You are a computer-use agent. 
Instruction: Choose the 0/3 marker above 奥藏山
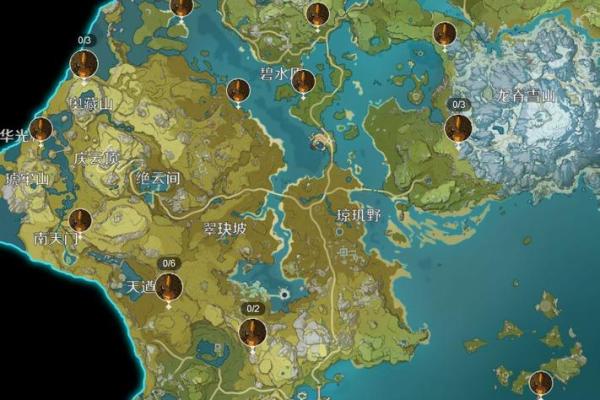click(x=84, y=66)
